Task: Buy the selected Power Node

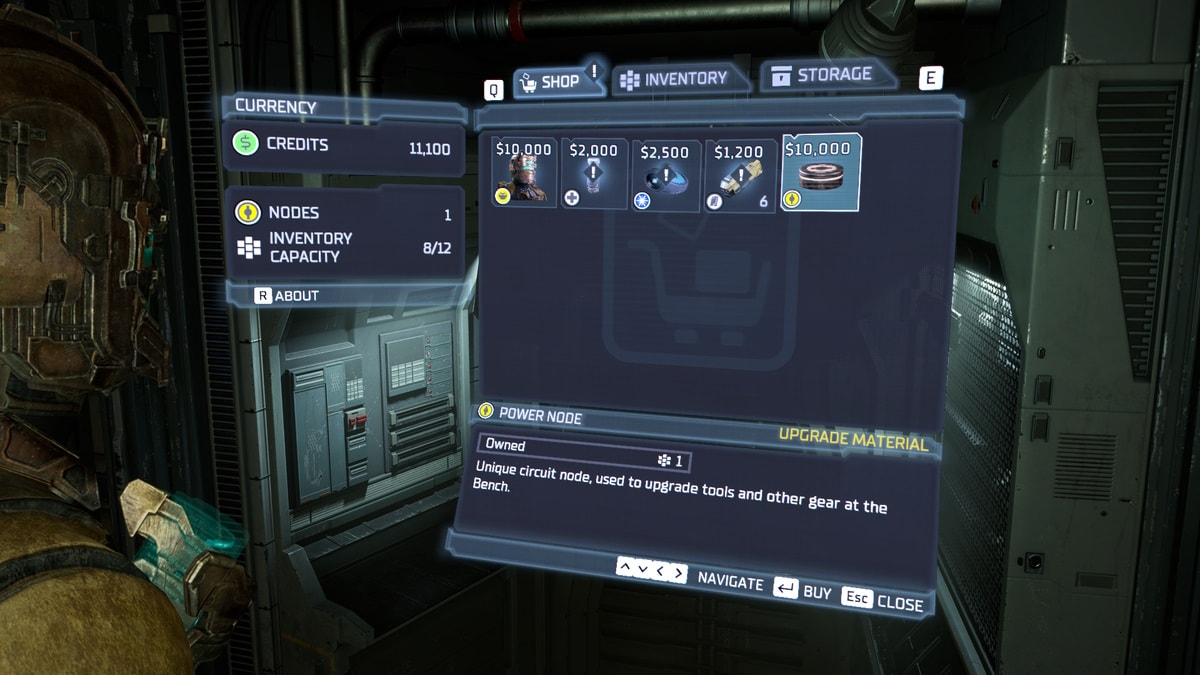Action: coord(802,591)
